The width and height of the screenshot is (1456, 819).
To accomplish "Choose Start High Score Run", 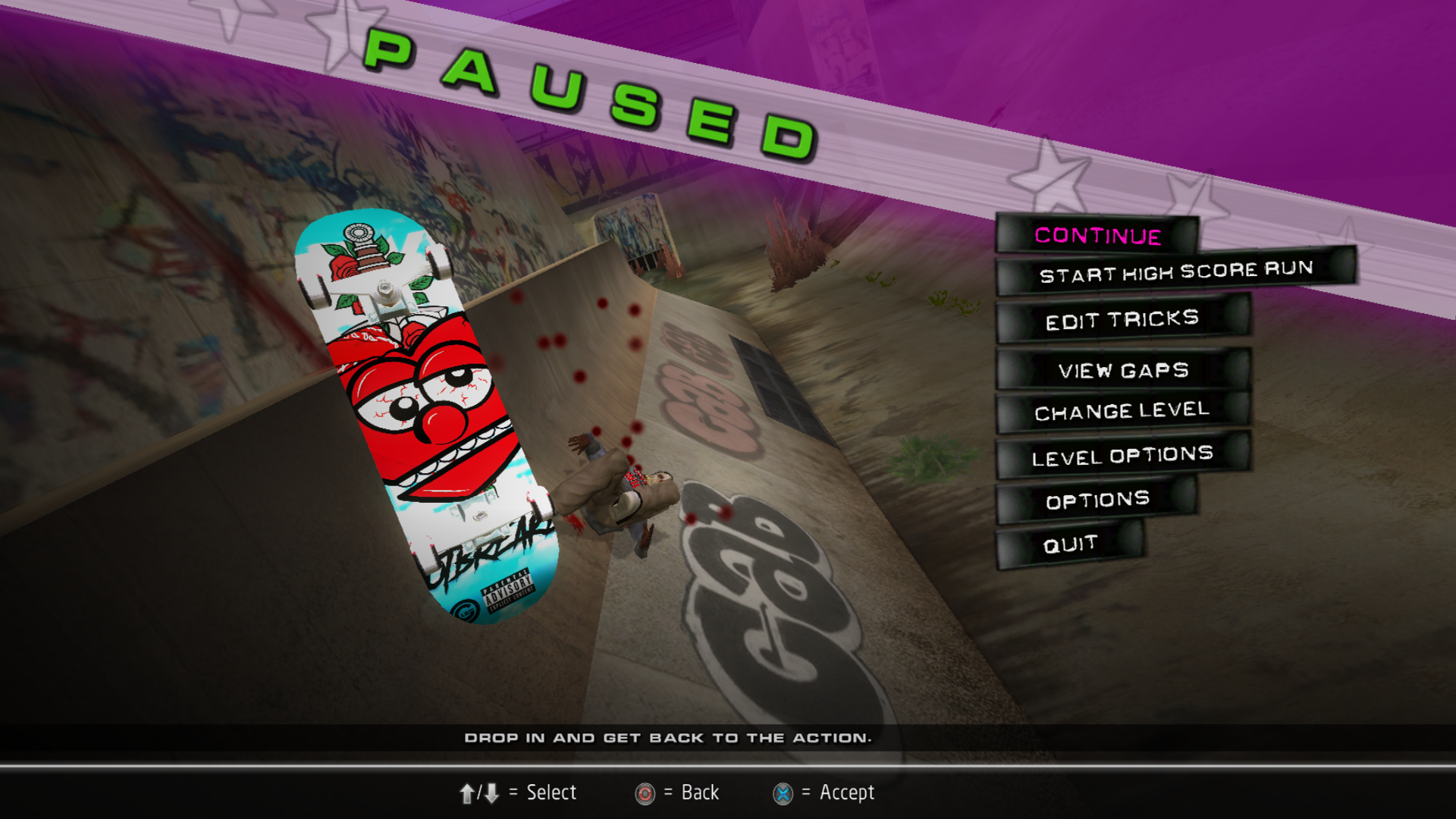I will pos(1175,271).
